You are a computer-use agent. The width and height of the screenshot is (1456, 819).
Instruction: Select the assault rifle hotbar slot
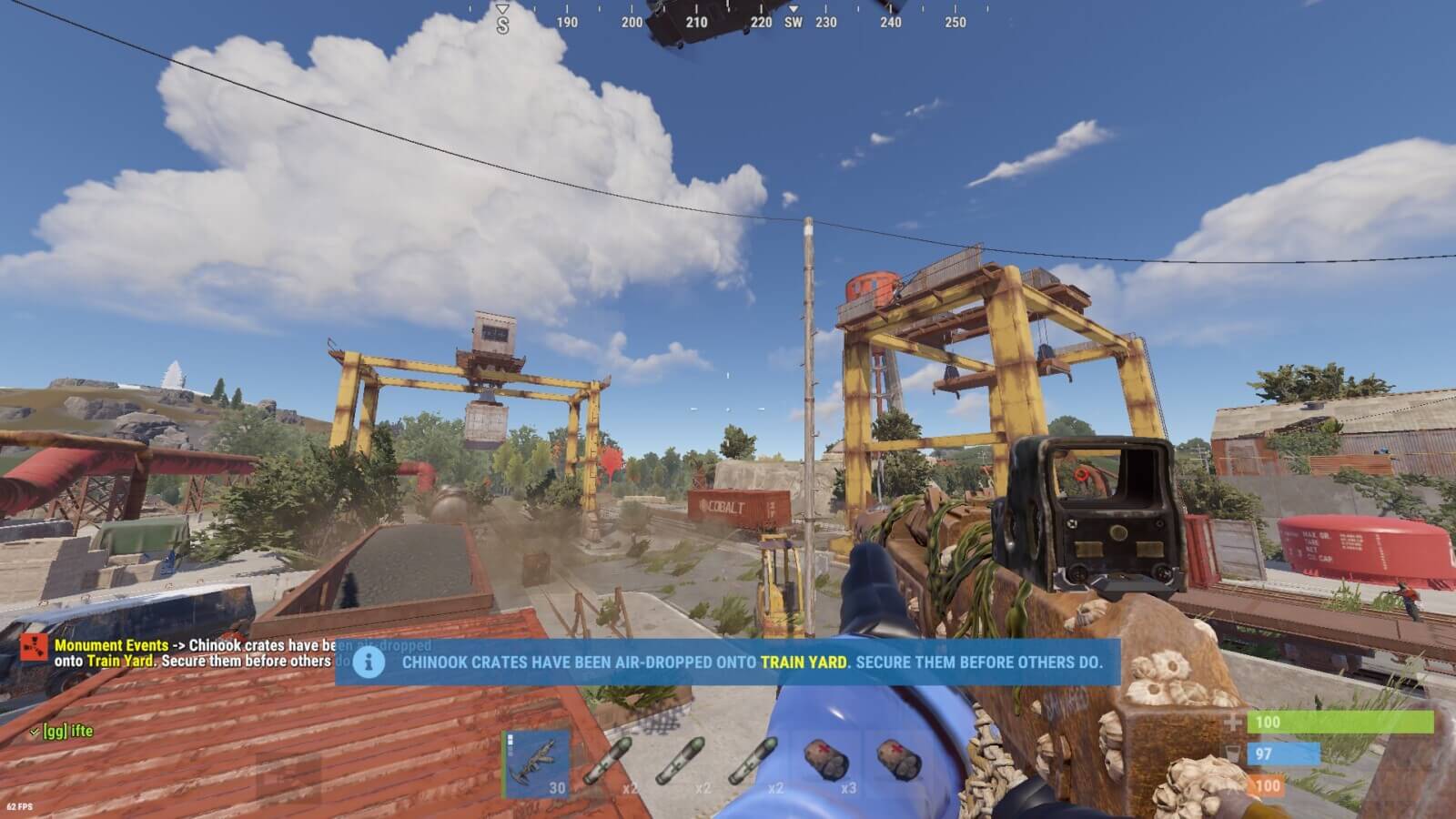pyautogui.click(x=537, y=764)
